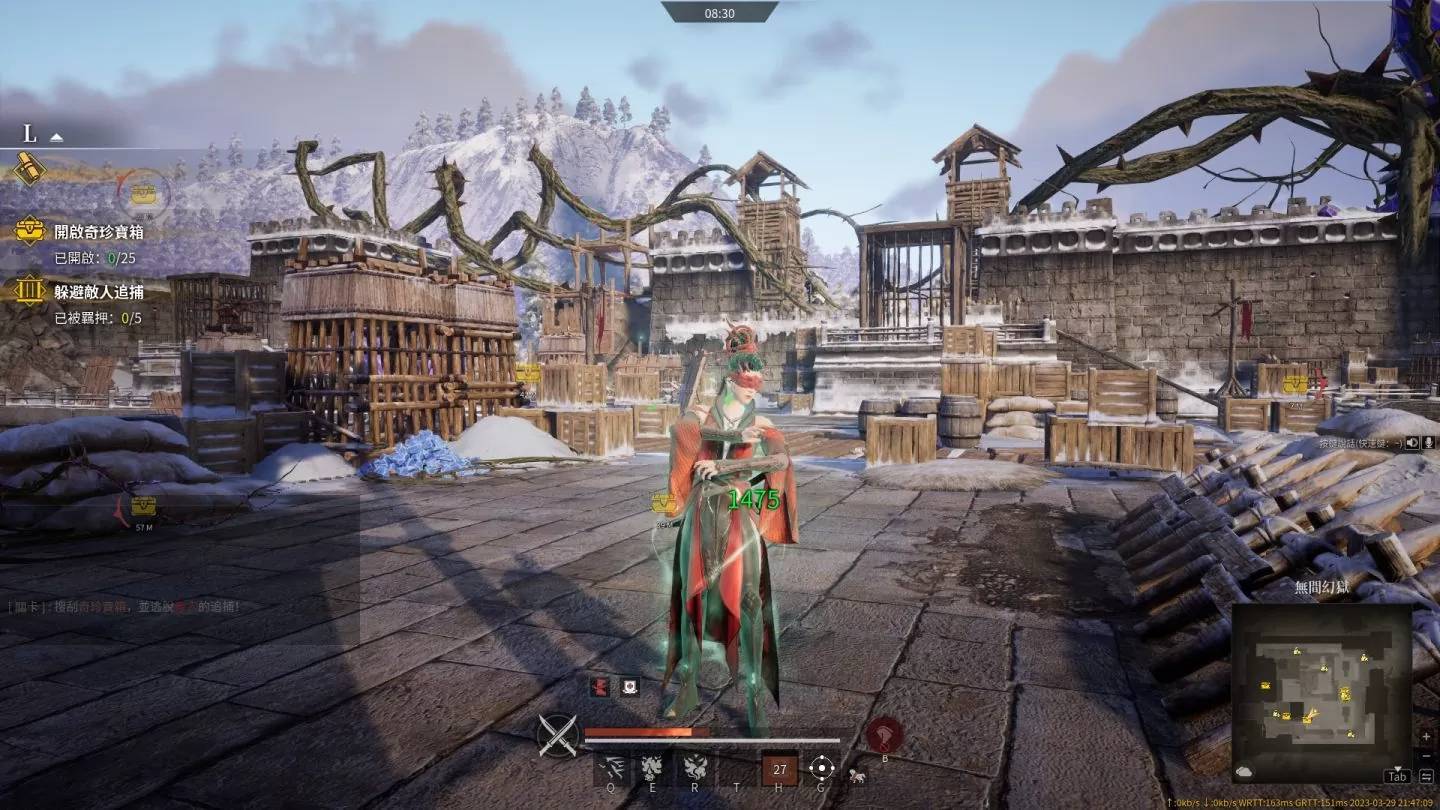
Task: Click the crossed swords weapon icon
Action: (558, 735)
